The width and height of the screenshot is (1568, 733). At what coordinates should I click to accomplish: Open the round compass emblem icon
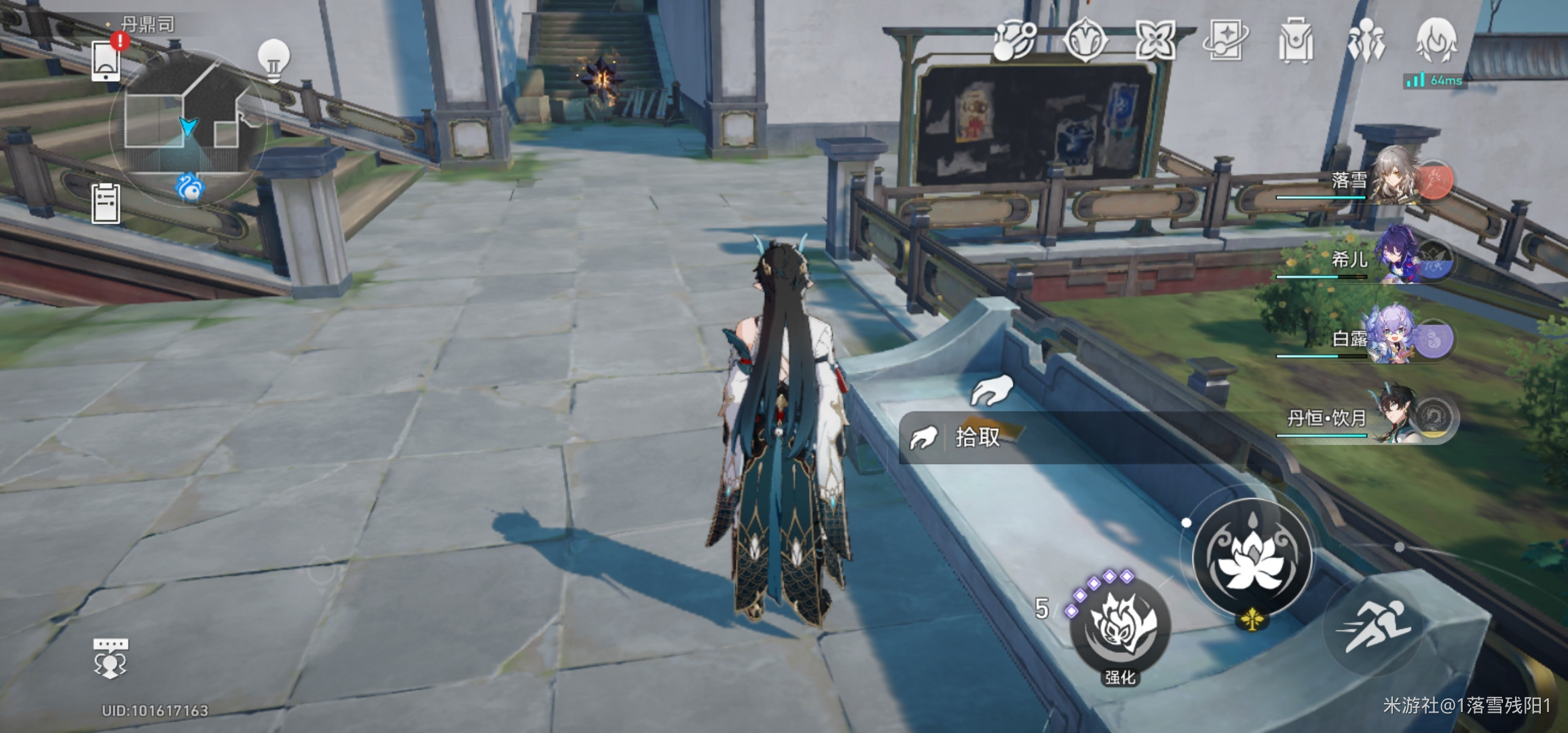point(1085,39)
